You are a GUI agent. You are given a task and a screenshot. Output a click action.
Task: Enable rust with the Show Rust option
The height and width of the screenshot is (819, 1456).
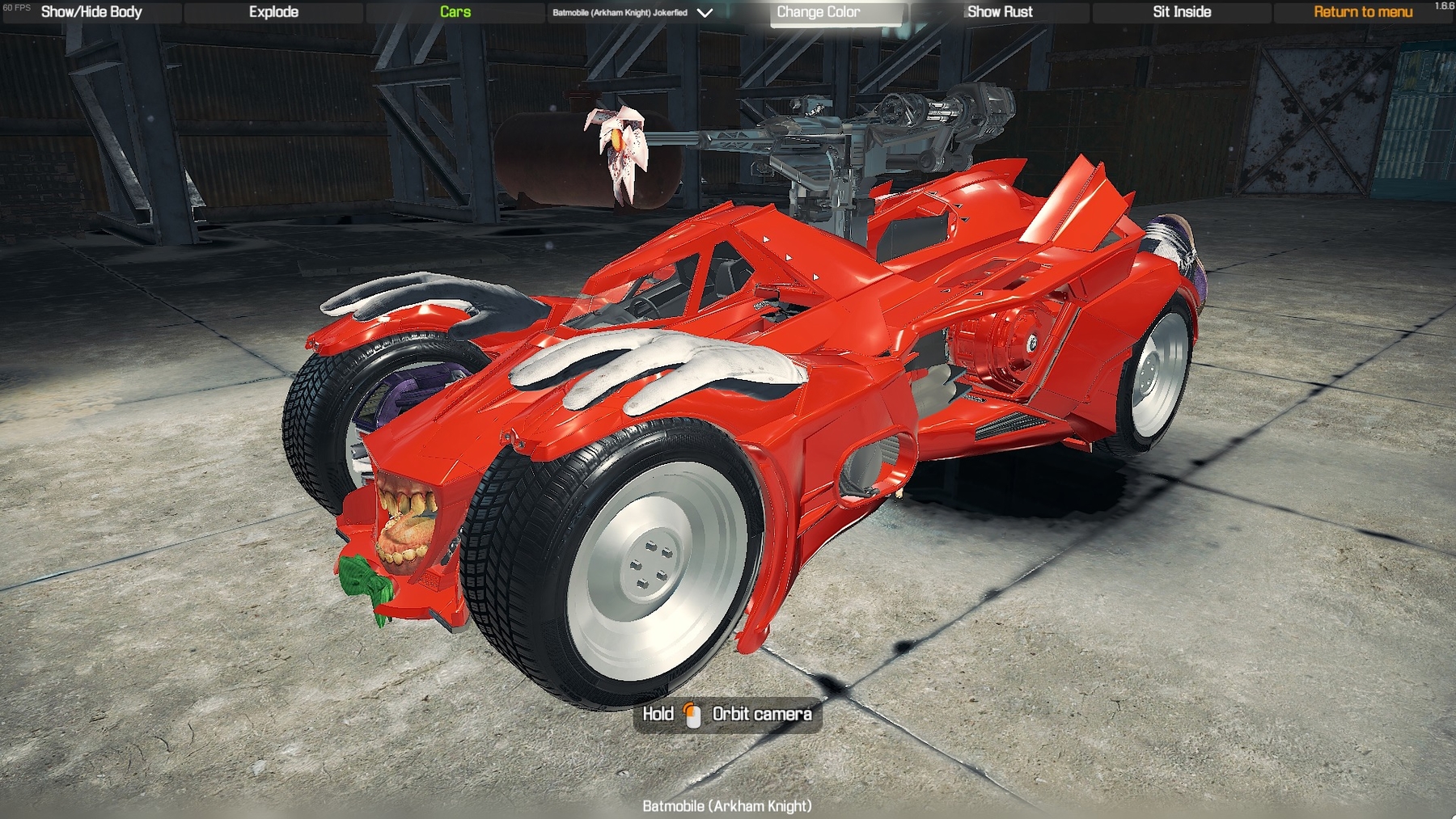pyautogui.click(x=999, y=12)
